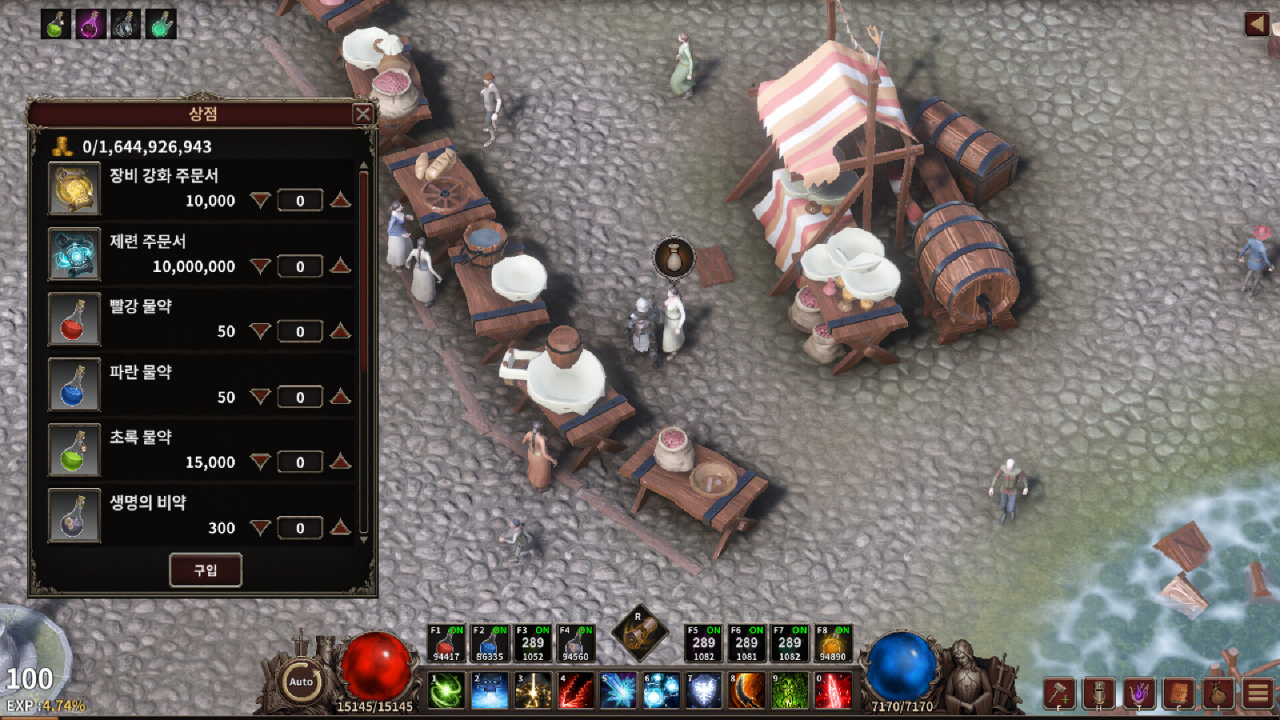Activate the red slash skill in slot 4
This screenshot has width=1280, height=720.
point(576,690)
